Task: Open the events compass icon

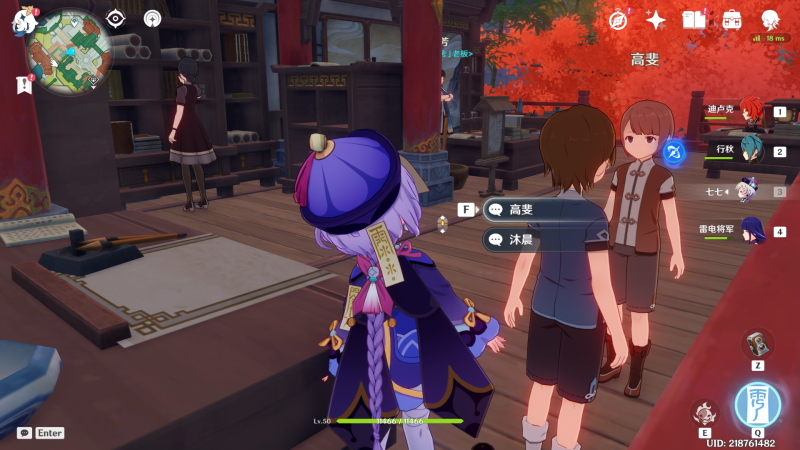Action: [618, 20]
